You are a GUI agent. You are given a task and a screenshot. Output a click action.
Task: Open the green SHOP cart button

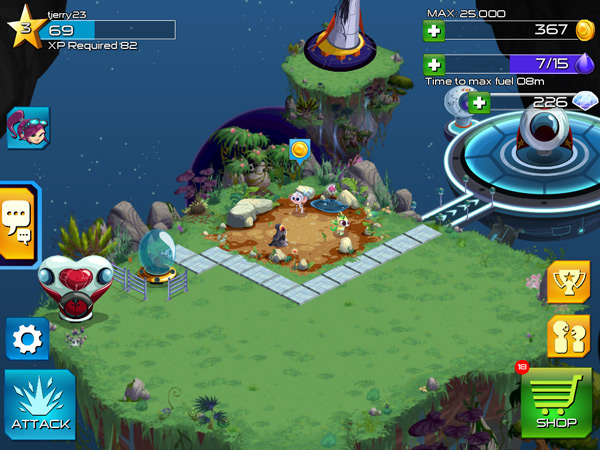click(x=556, y=403)
